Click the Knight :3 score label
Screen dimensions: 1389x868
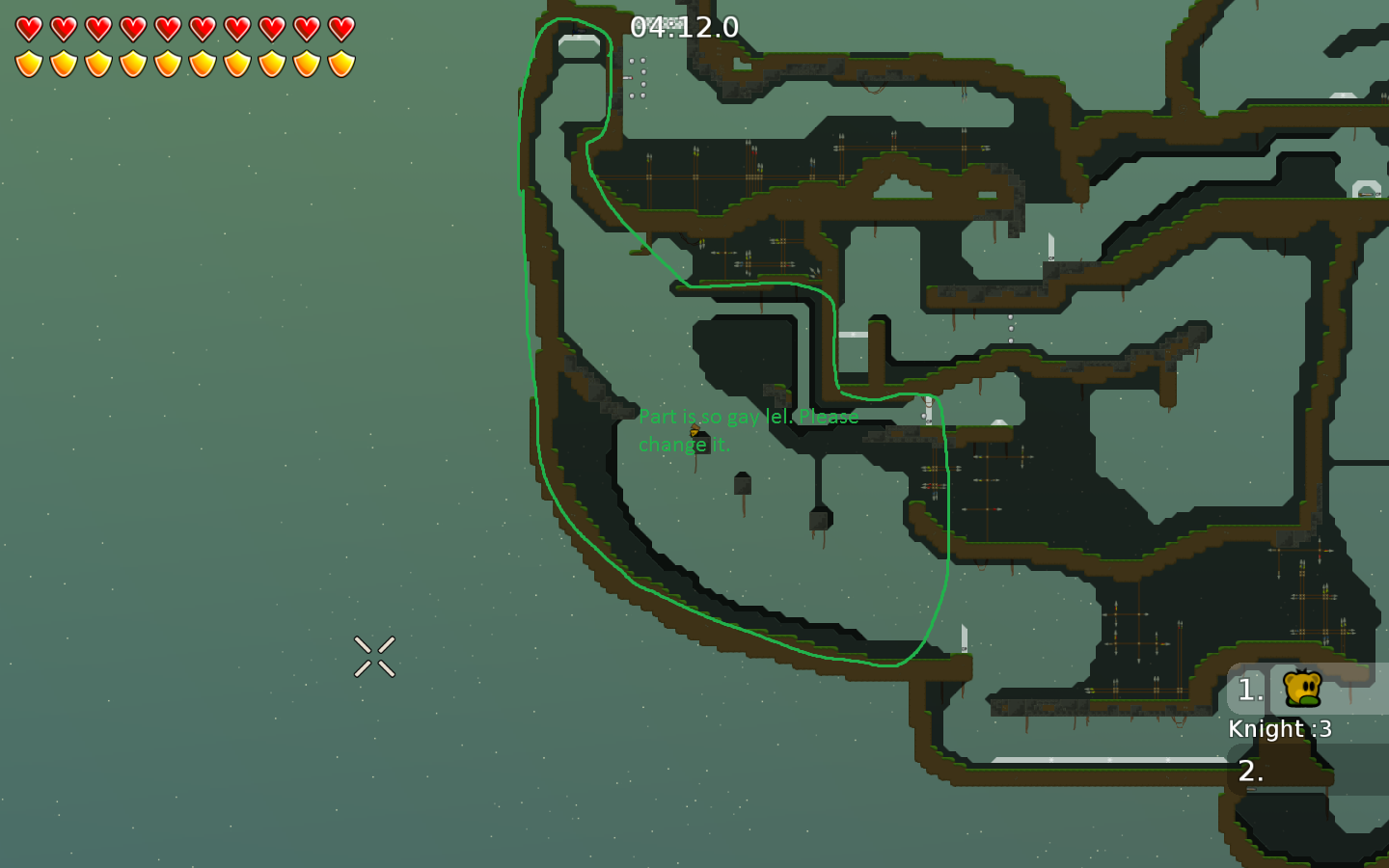click(x=1280, y=729)
